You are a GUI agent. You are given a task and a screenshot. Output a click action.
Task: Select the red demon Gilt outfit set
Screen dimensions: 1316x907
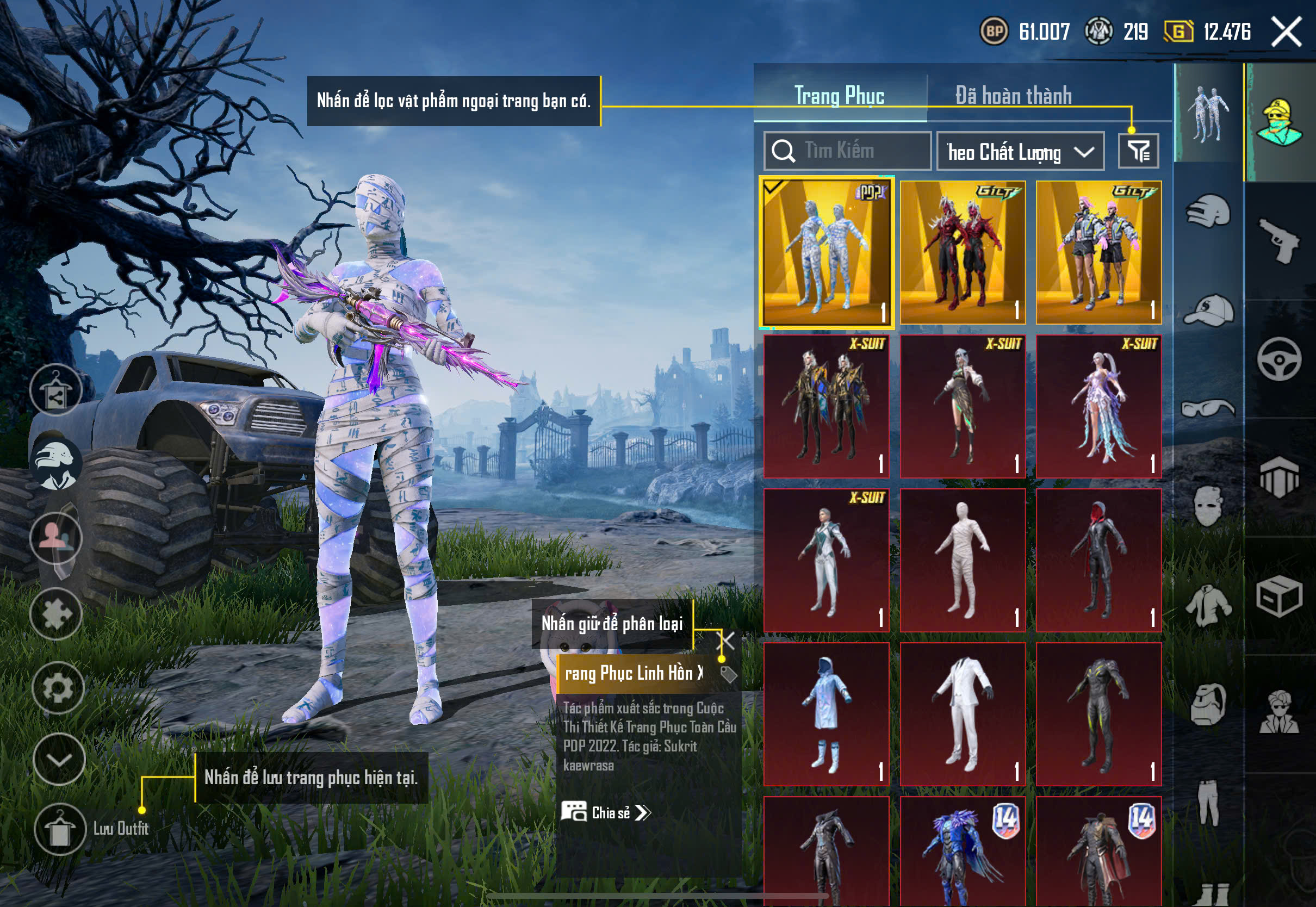point(963,253)
